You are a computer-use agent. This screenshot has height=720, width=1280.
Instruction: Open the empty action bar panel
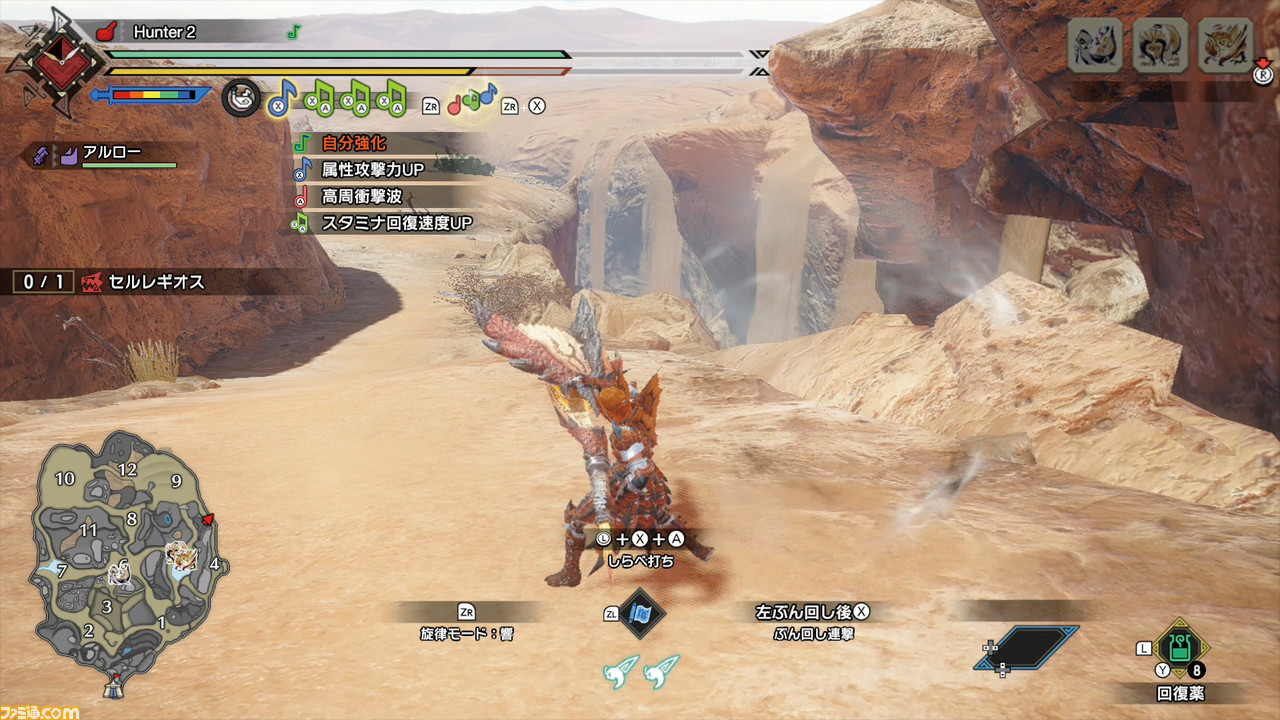(1026, 648)
